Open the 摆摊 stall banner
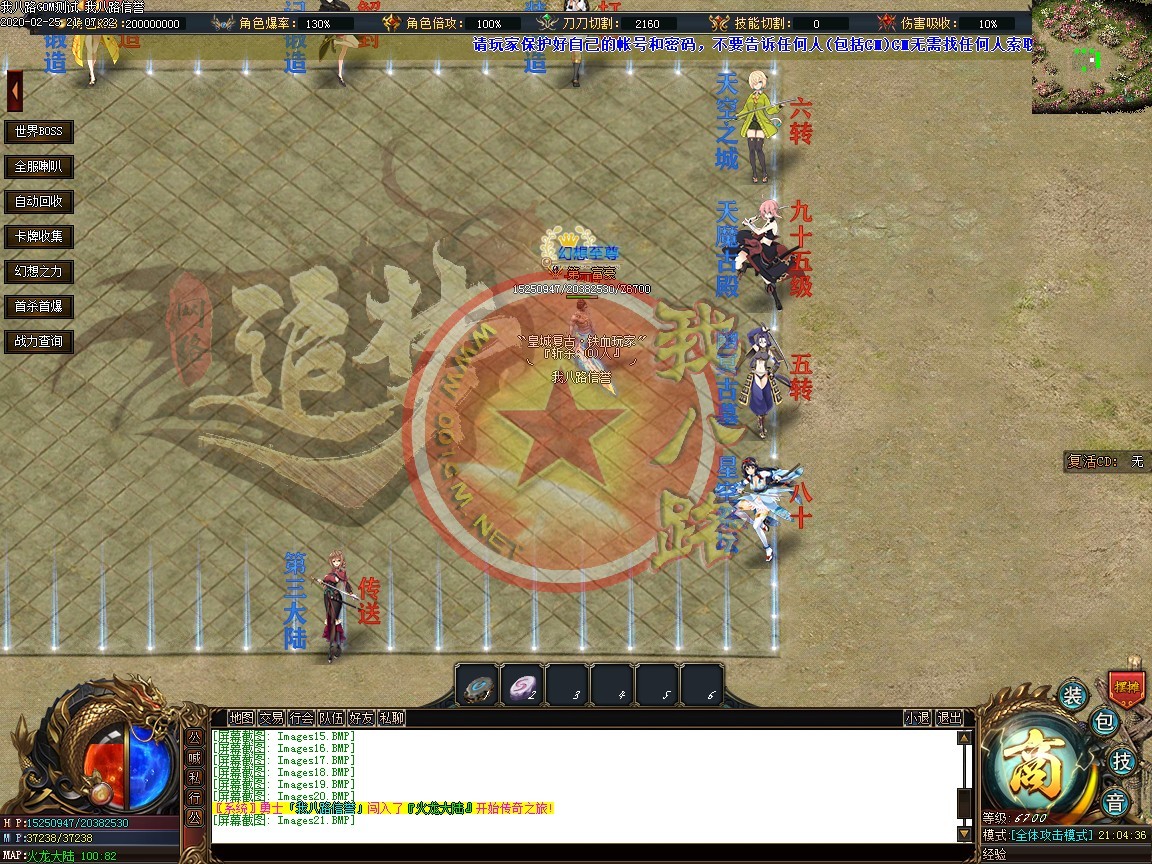Image resolution: width=1152 pixels, height=864 pixels. [x=1126, y=688]
